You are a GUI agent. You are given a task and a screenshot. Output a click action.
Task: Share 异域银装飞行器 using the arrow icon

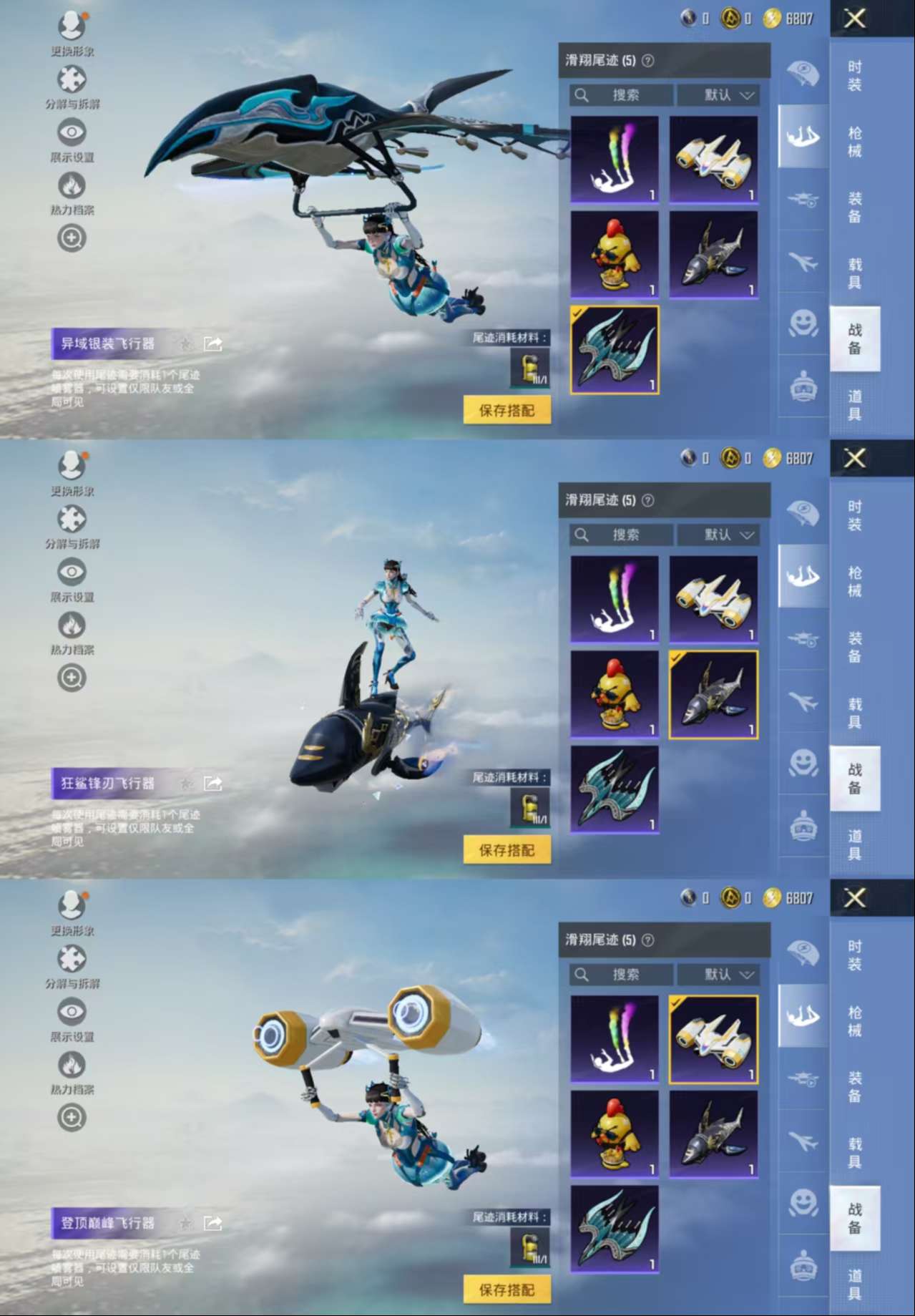(213, 344)
